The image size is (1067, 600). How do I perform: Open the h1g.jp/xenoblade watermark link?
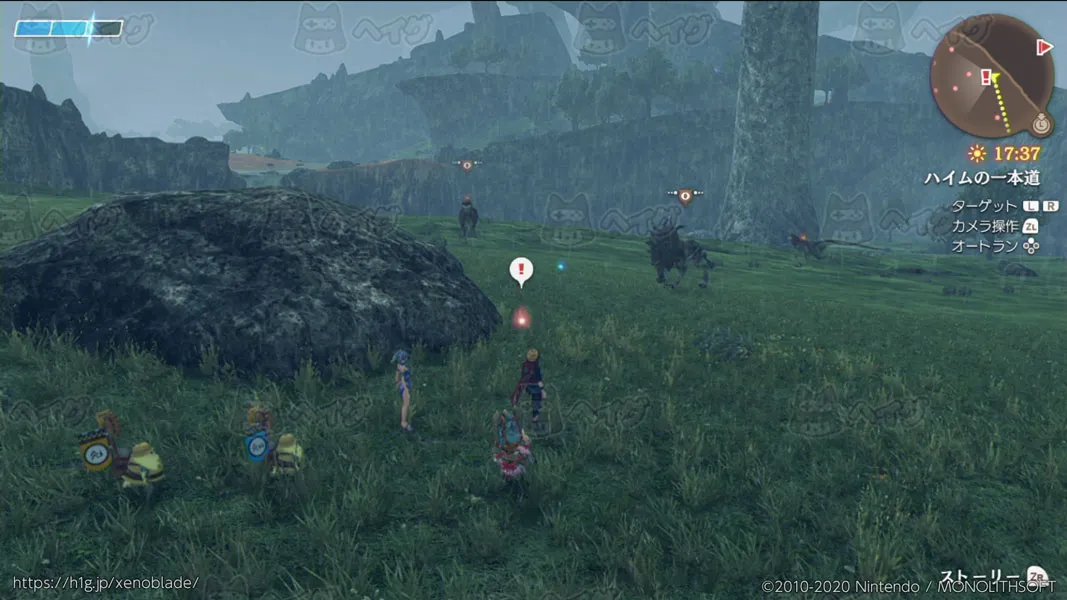[105, 582]
